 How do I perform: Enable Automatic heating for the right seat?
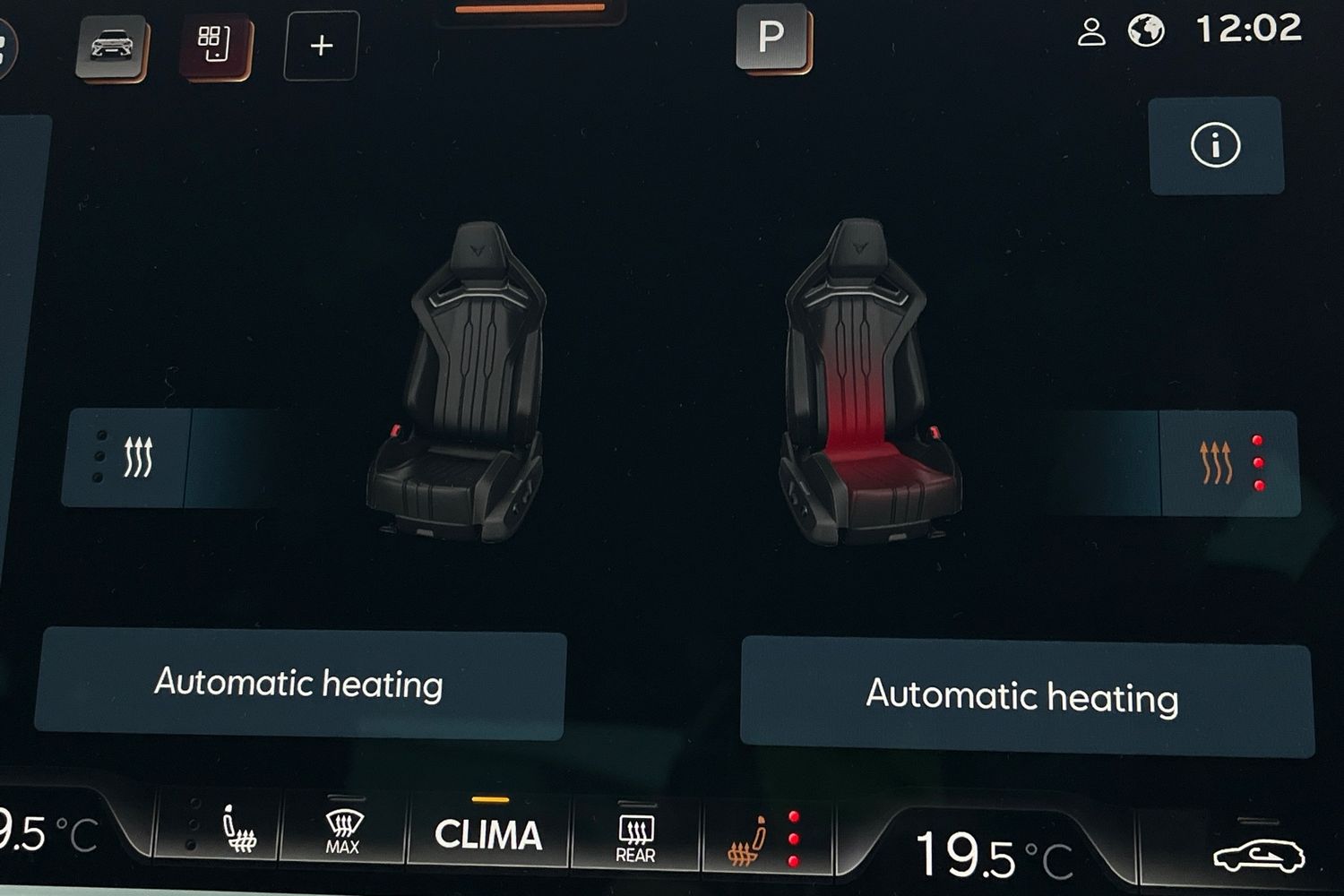coord(1023,696)
